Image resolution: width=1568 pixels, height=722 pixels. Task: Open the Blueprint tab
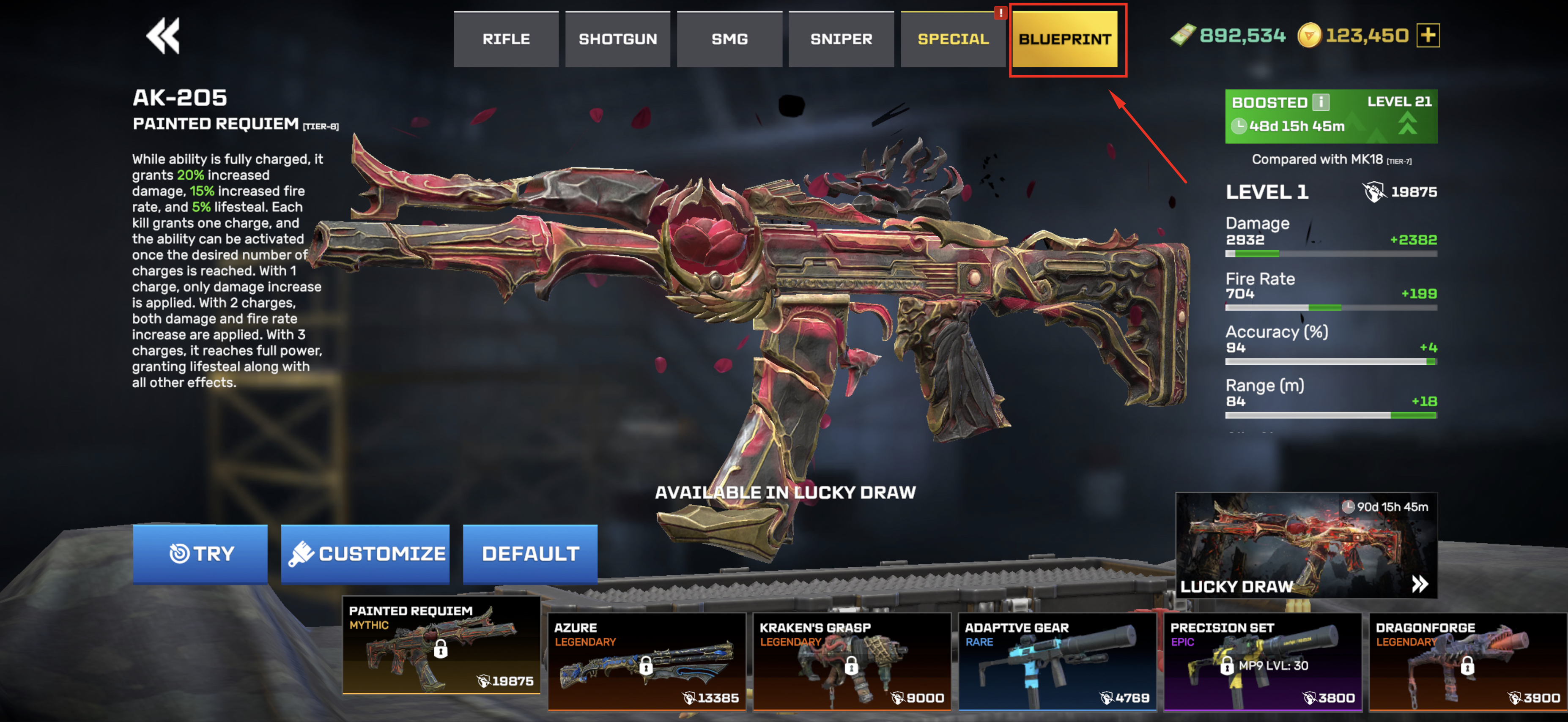[x=1065, y=39]
